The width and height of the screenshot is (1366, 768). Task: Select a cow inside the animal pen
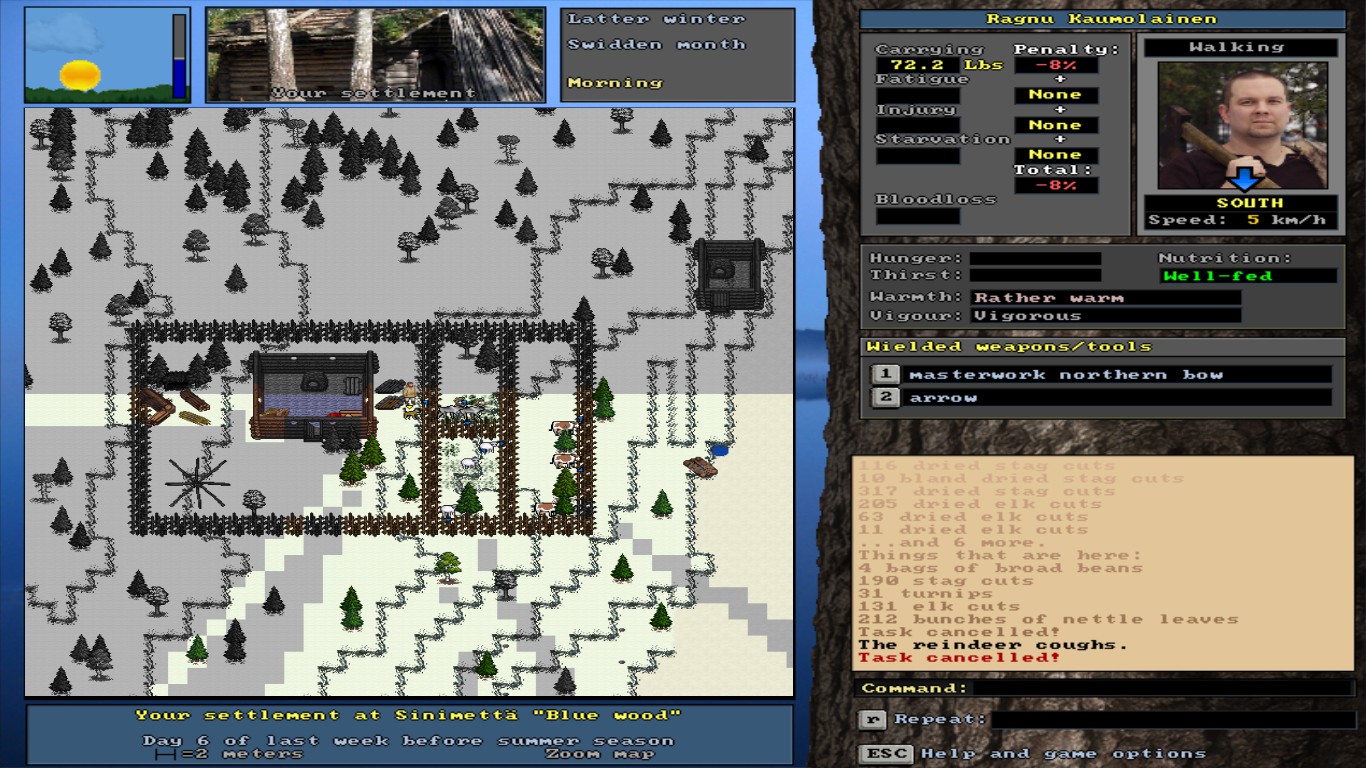[x=563, y=427]
